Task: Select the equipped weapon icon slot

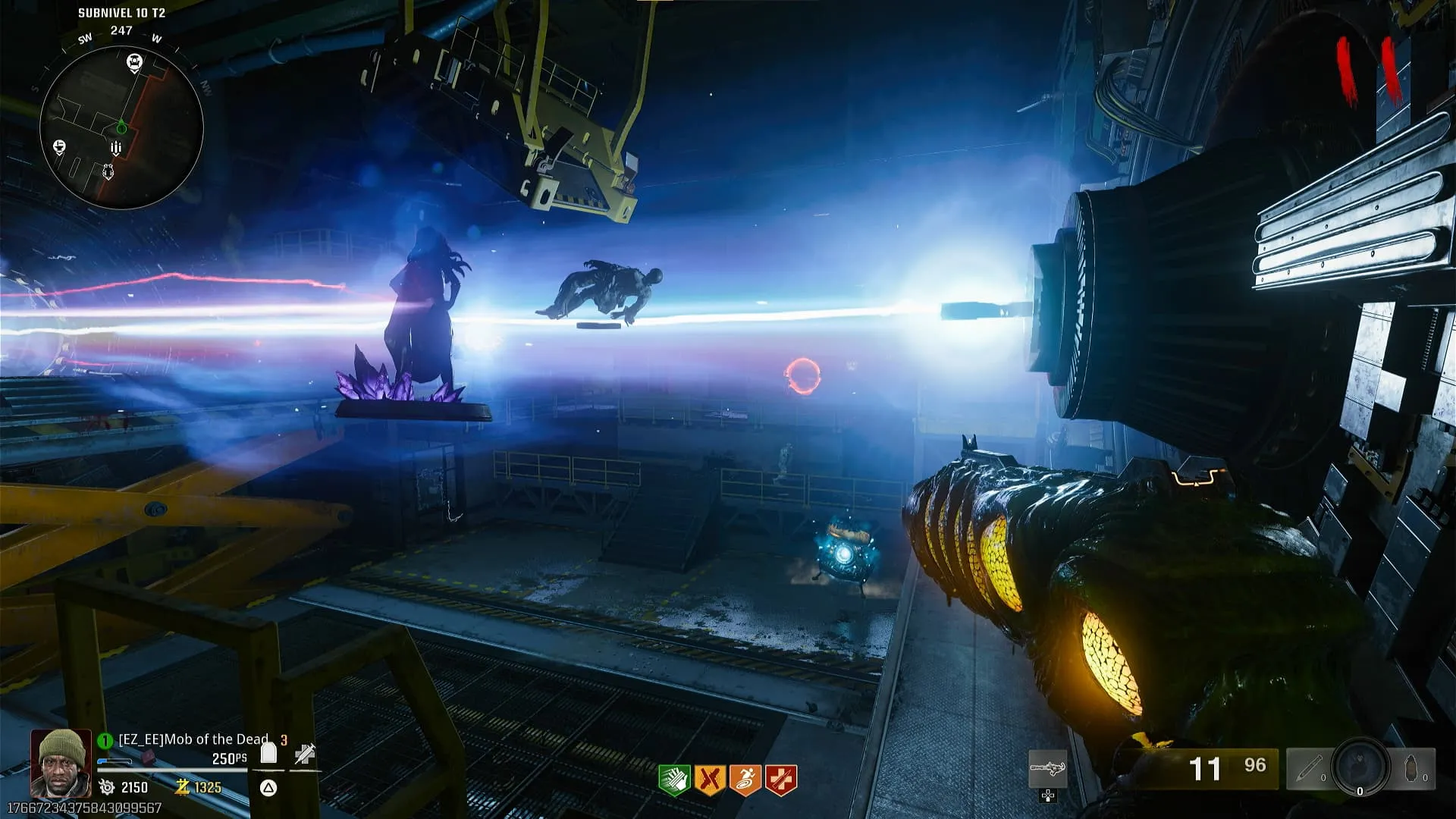Action: click(x=1047, y=770)
